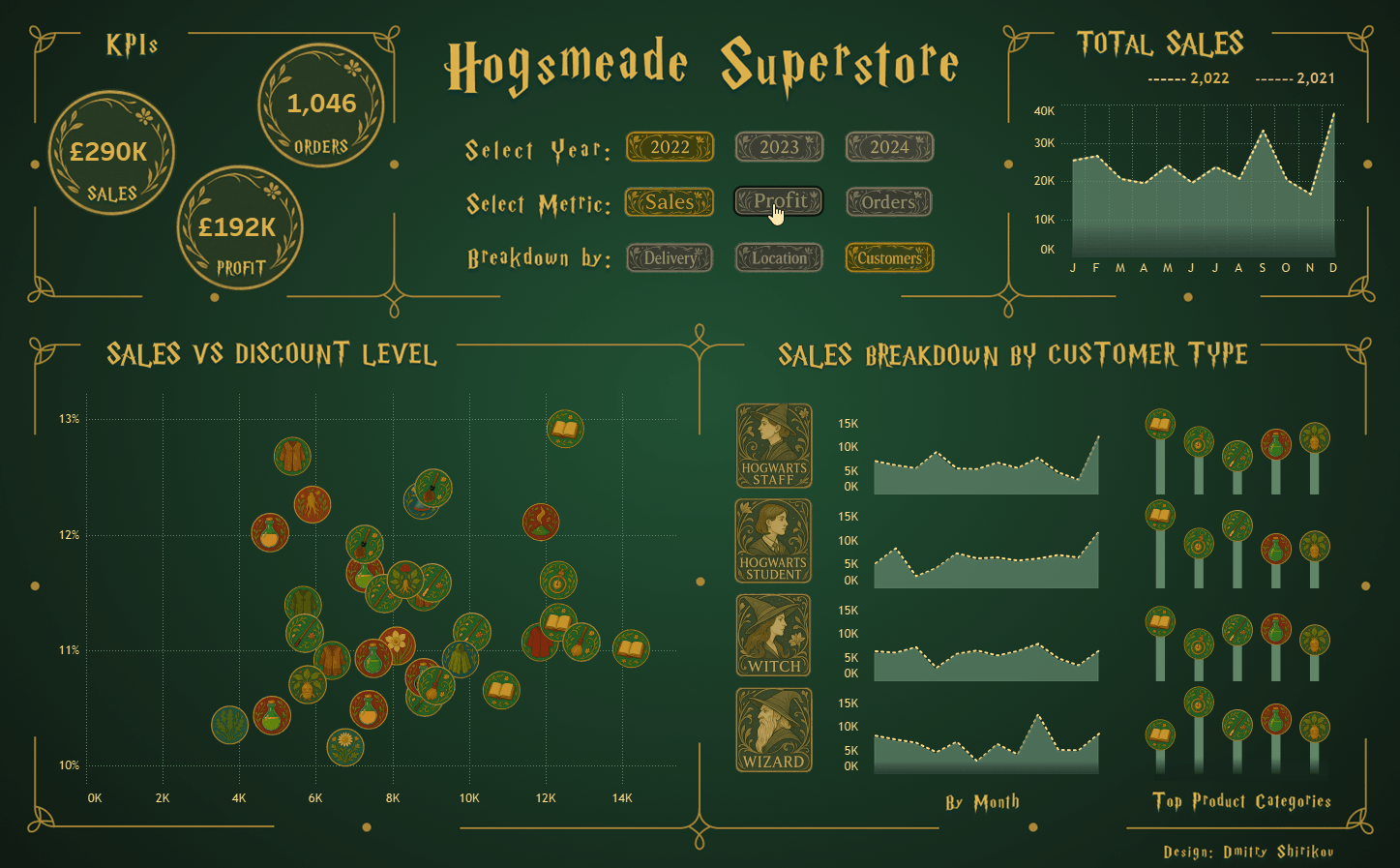Screen dimensions: 1400x868
Task: Select the 2022 year button
Action: point(670,147)
